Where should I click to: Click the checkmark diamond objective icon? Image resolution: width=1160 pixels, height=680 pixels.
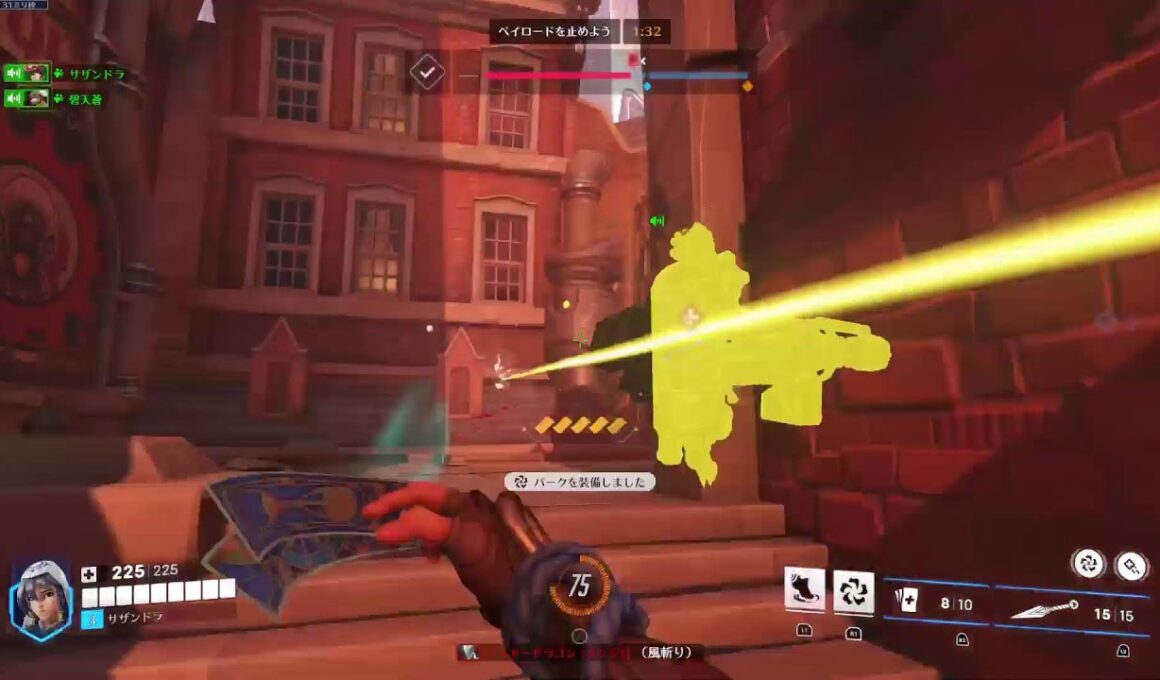(427, 74)
